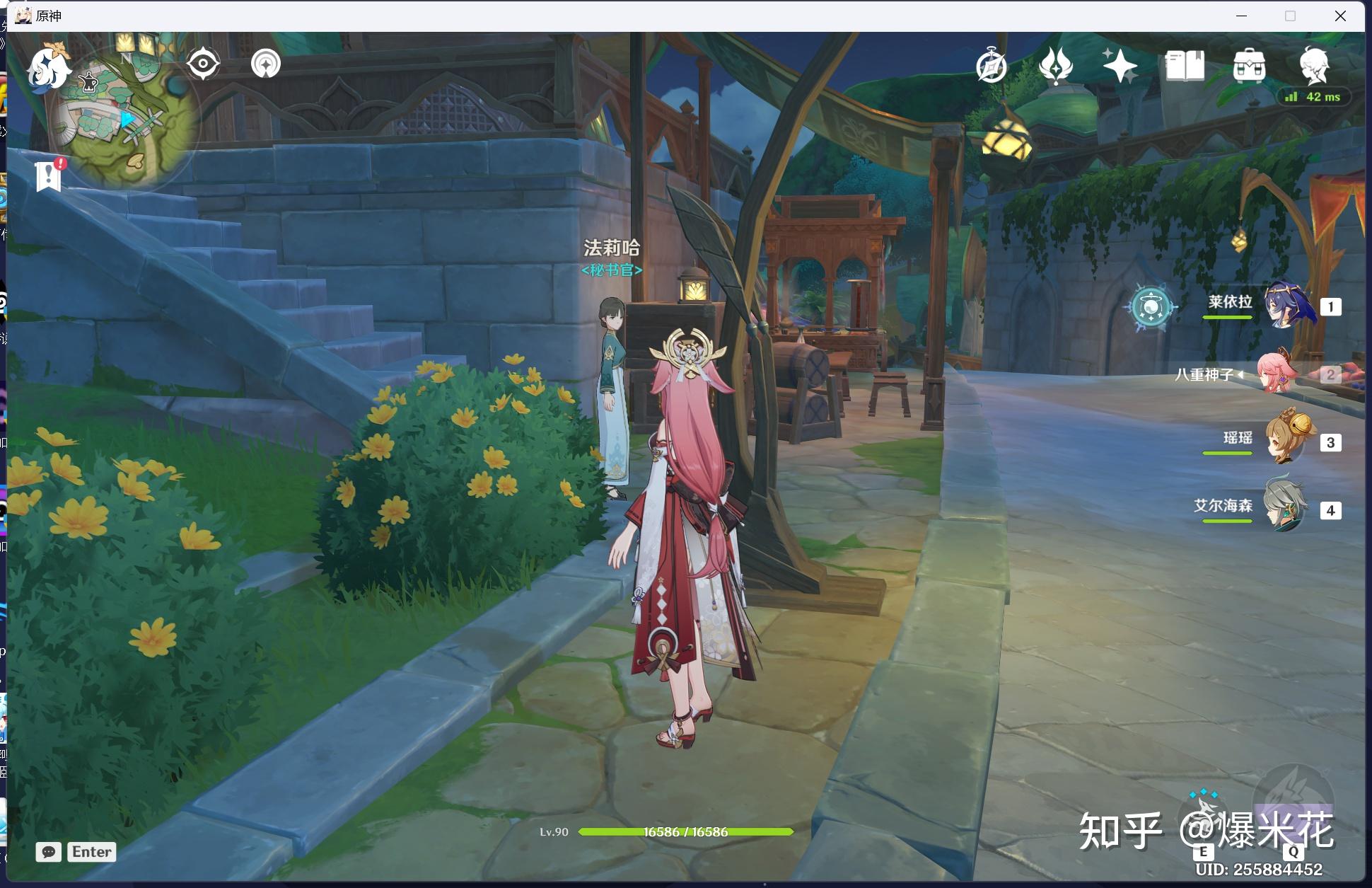Screen dimensions: 1372x888
Task: Open the Wish star icon
Action: tap(1120, 67)
